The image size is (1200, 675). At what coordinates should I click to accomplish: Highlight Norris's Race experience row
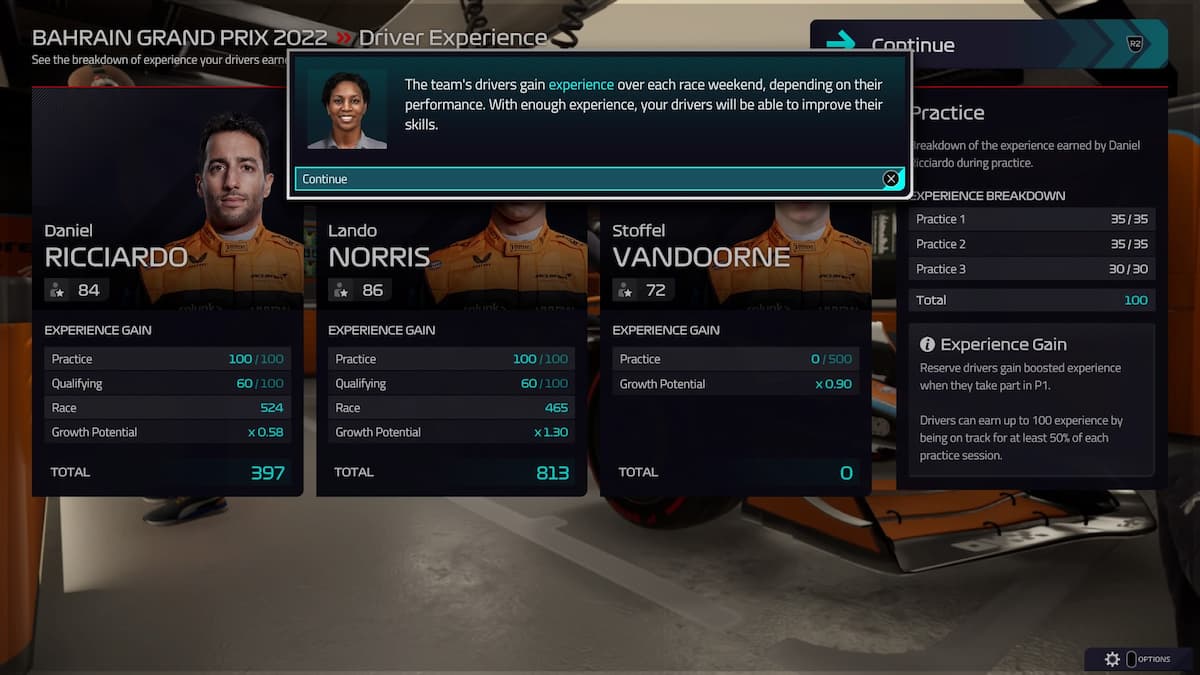pos(451,408)
